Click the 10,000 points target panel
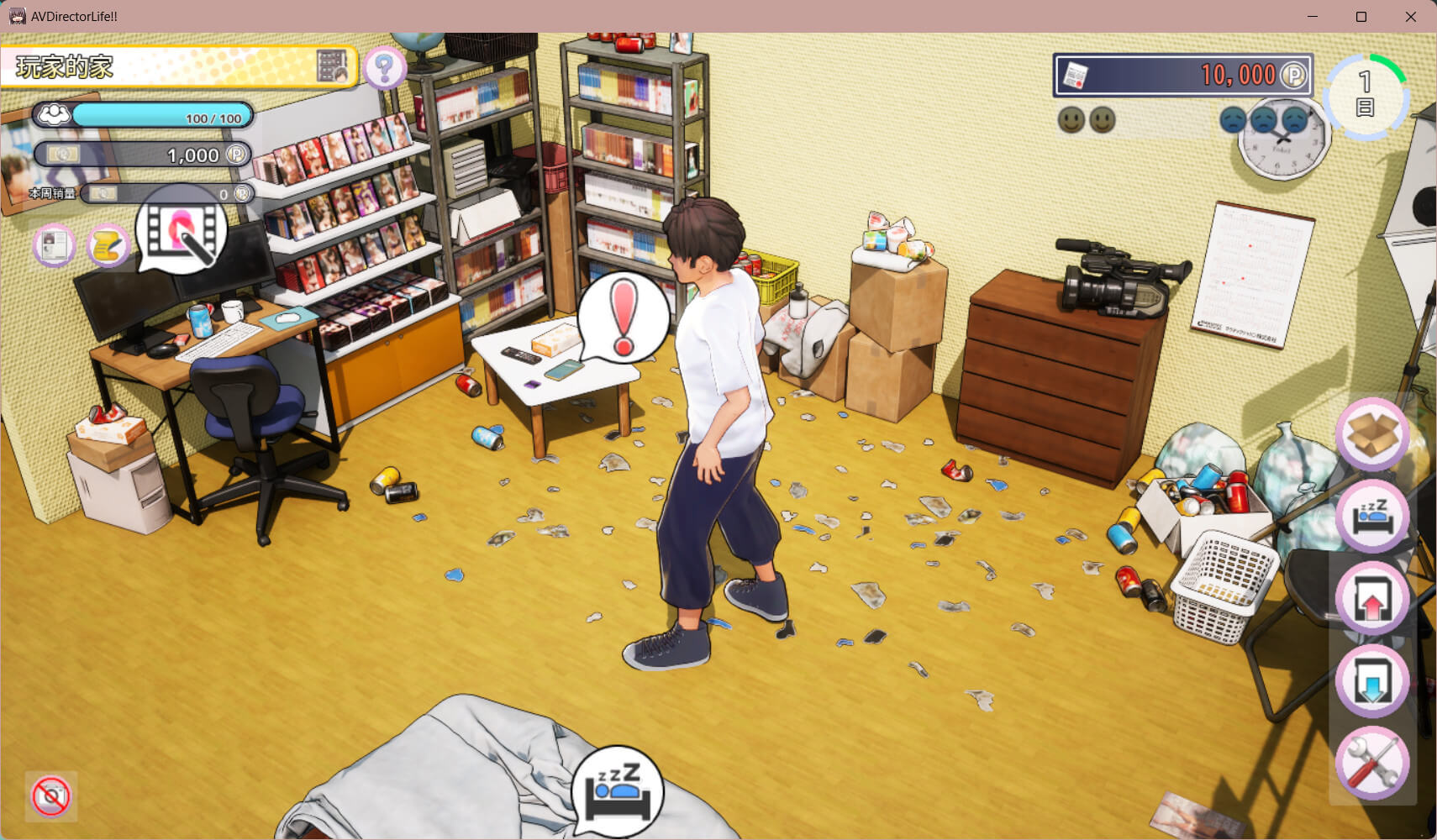The image size is (1437, 840). [1182, 76]
